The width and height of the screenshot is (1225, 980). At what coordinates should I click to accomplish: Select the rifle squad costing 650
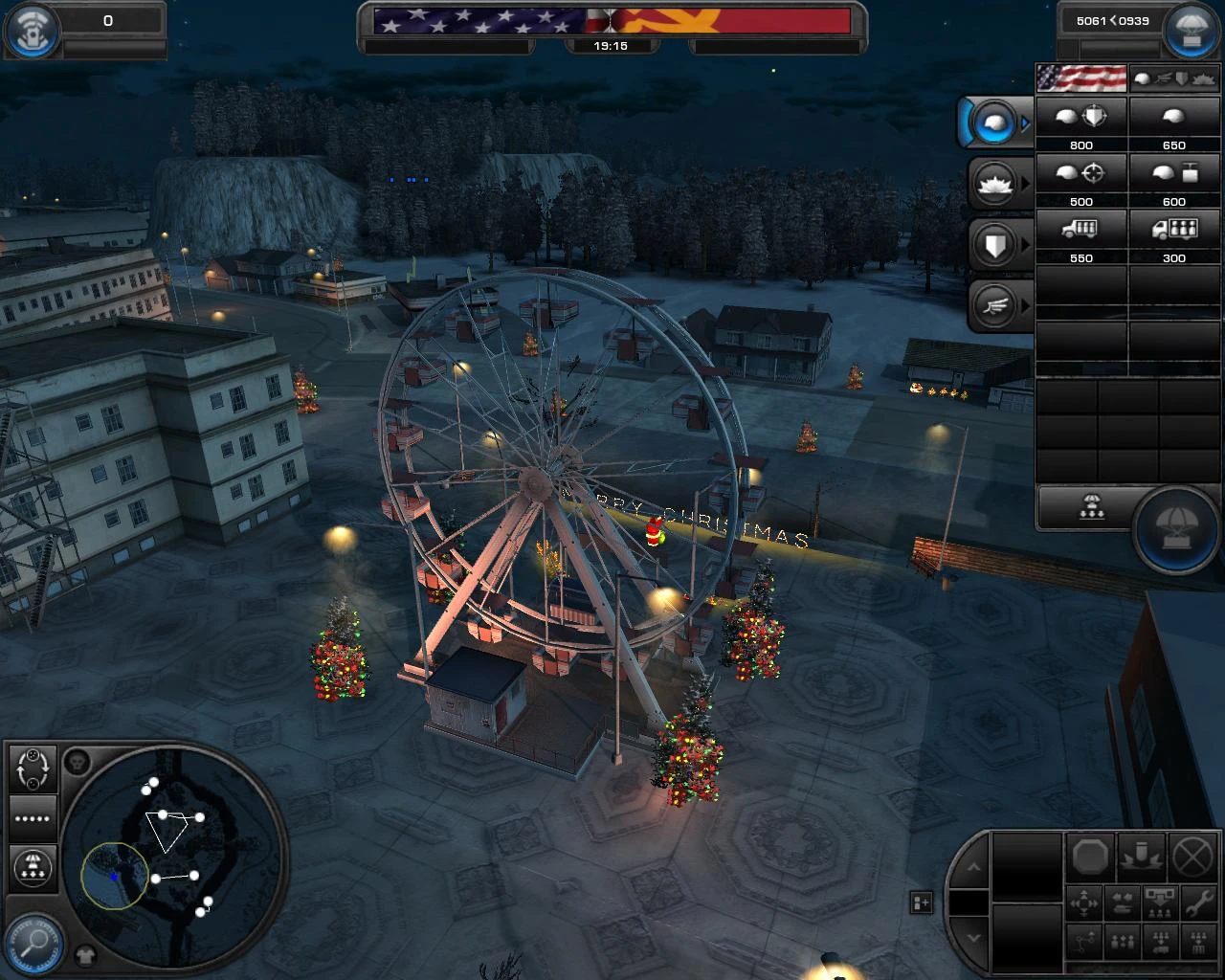tap(1173, 116)
